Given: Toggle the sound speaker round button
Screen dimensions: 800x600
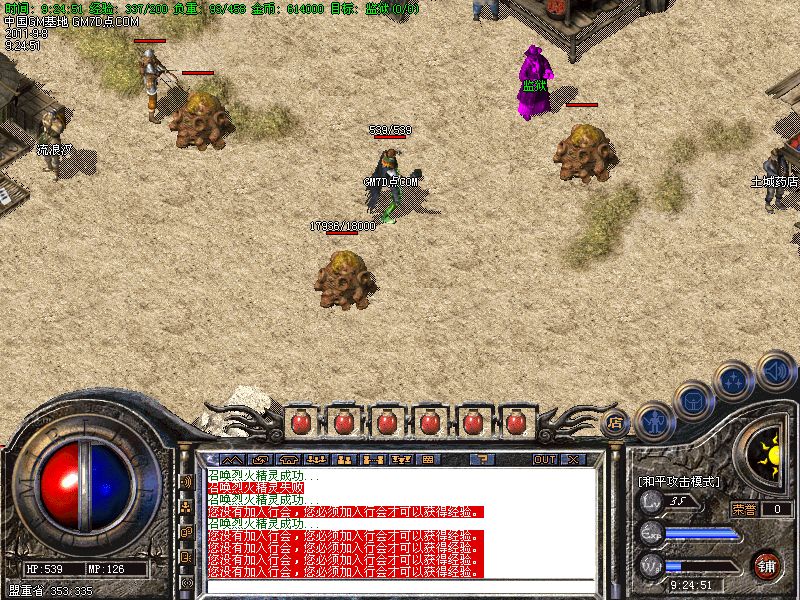Looking at the screenshot, I should (x=775, y=372).
